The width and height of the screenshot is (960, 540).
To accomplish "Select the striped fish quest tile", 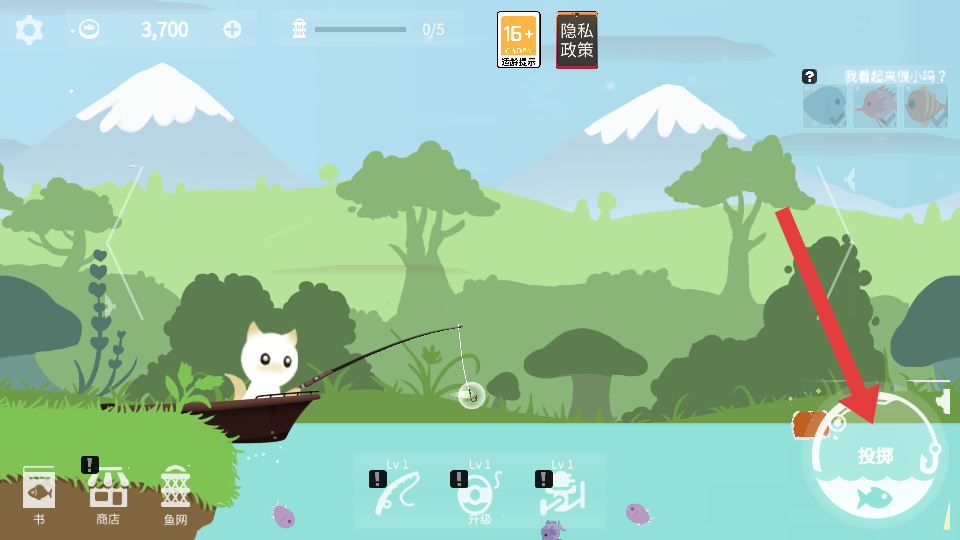I will (x=926, y=105).
